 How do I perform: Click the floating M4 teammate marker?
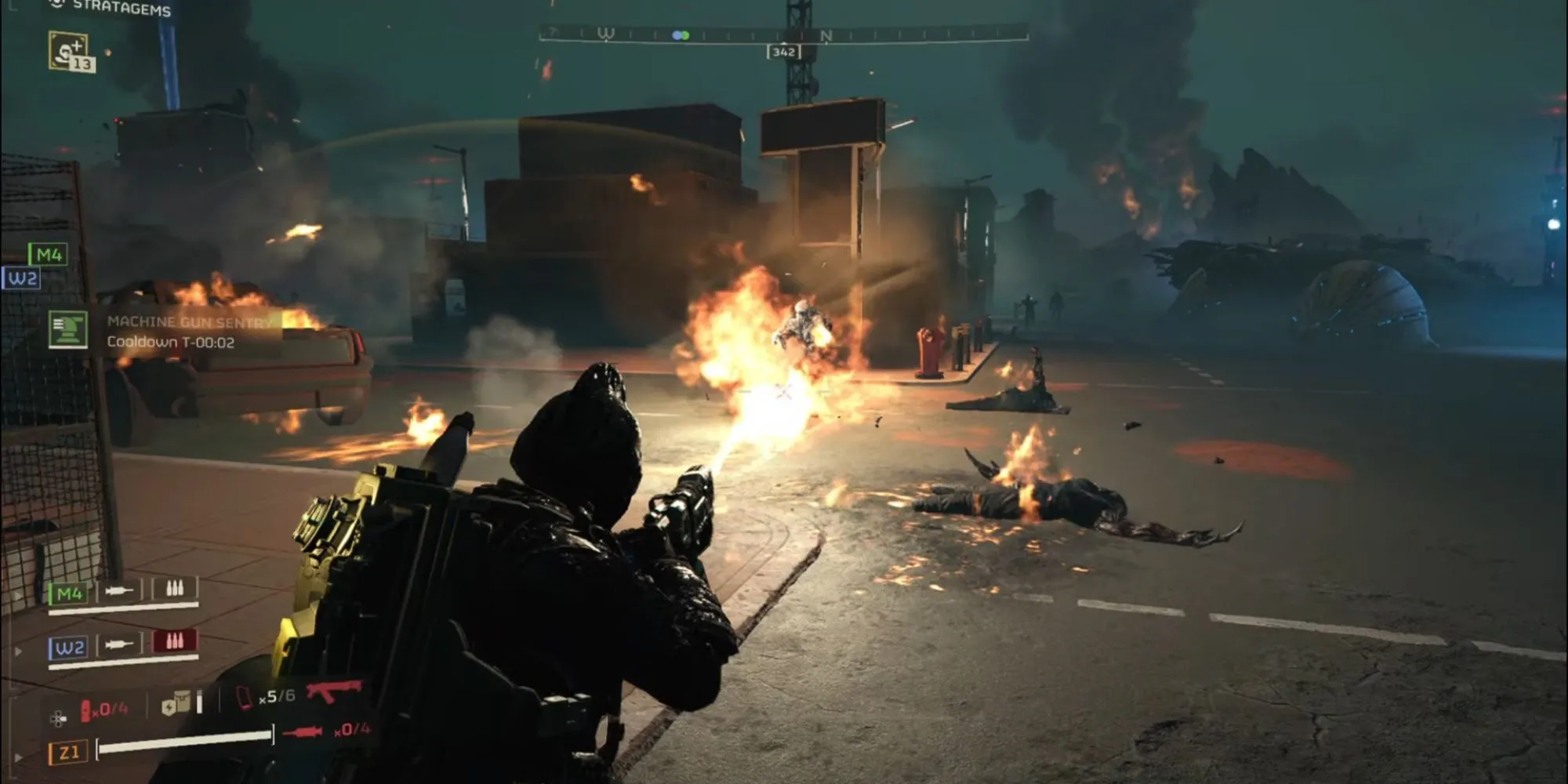point(48,255)
